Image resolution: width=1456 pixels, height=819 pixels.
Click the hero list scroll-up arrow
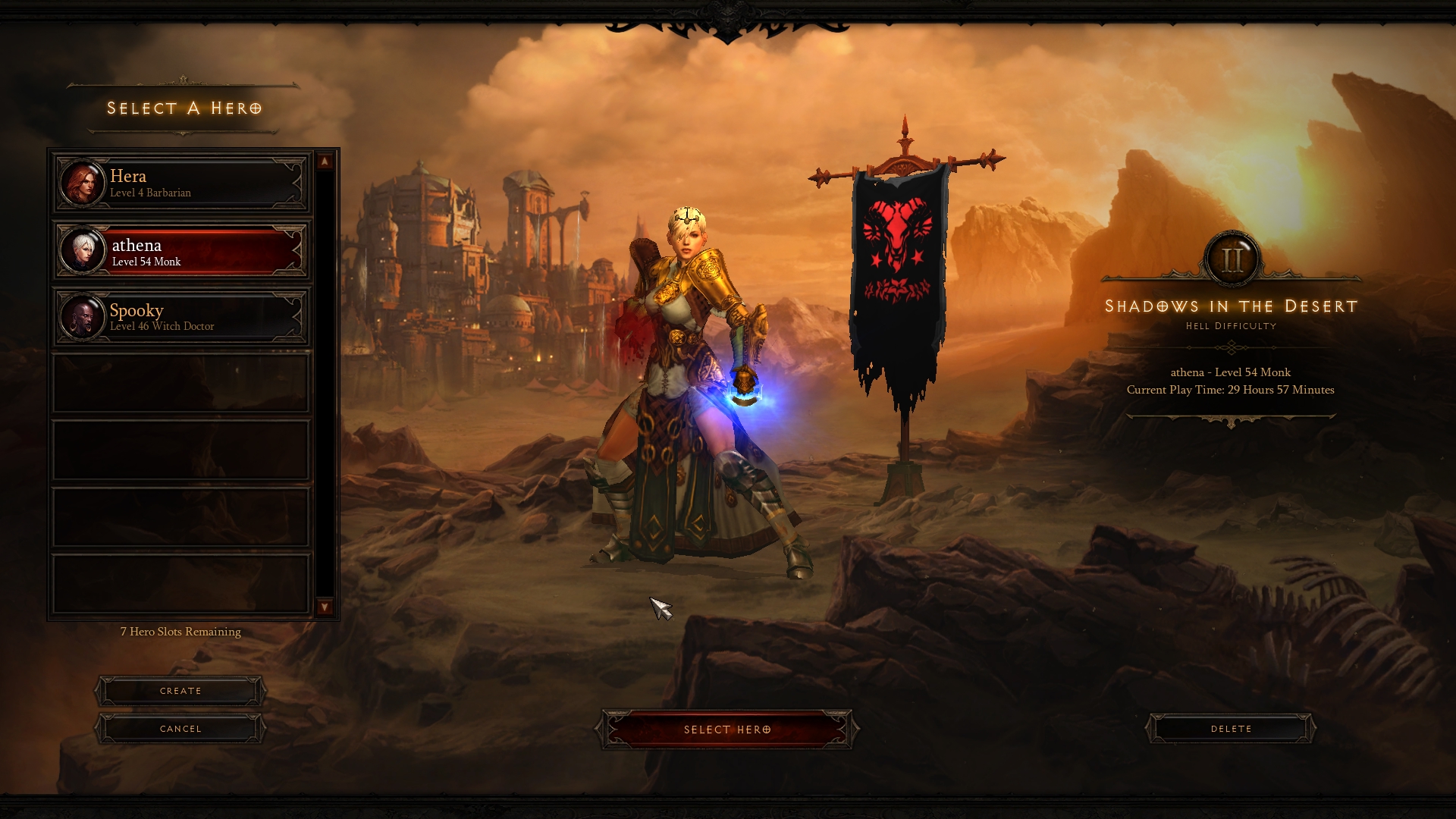click(x=325, y=162)
